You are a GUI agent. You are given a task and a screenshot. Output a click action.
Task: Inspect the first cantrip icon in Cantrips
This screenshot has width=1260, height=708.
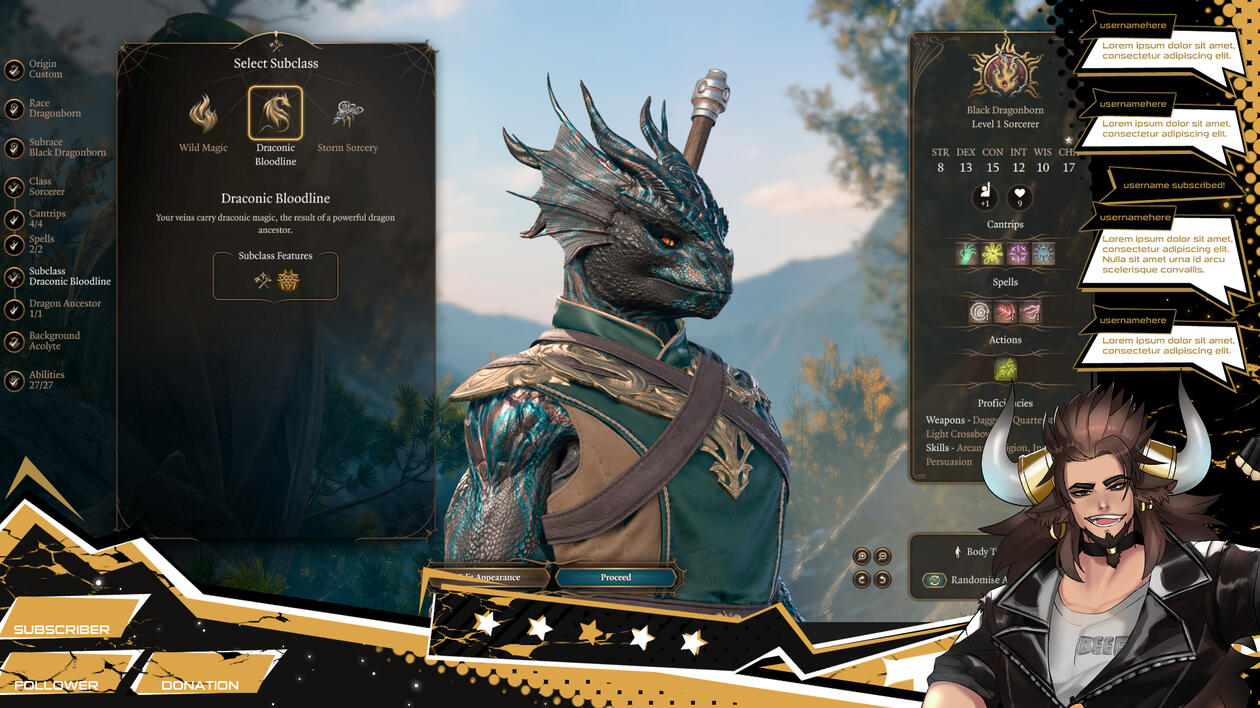tap(967, 253)
